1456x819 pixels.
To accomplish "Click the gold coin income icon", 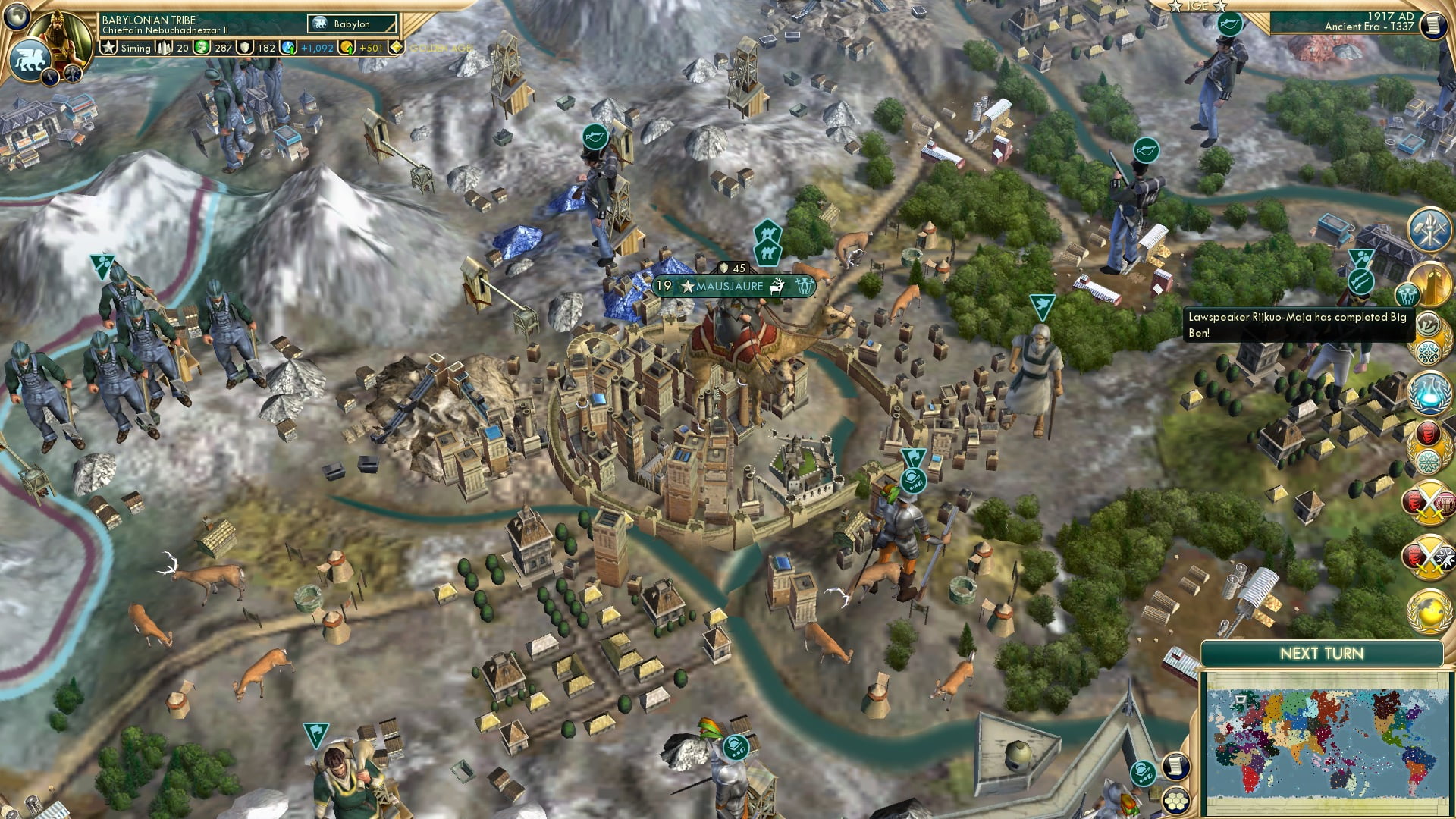I will click(347, 49).
